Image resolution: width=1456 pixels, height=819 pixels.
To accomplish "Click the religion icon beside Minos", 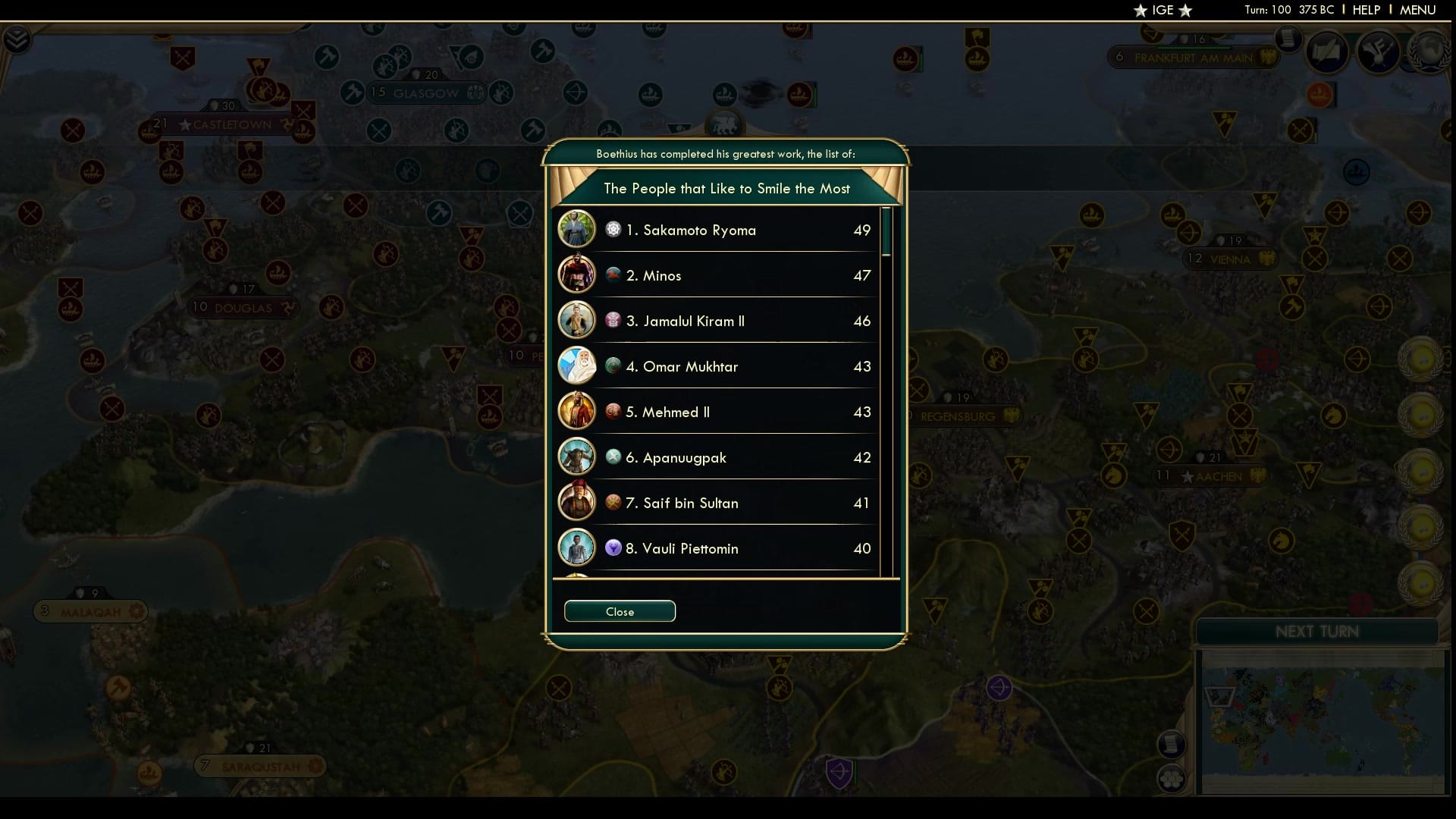I will (613, 275).
